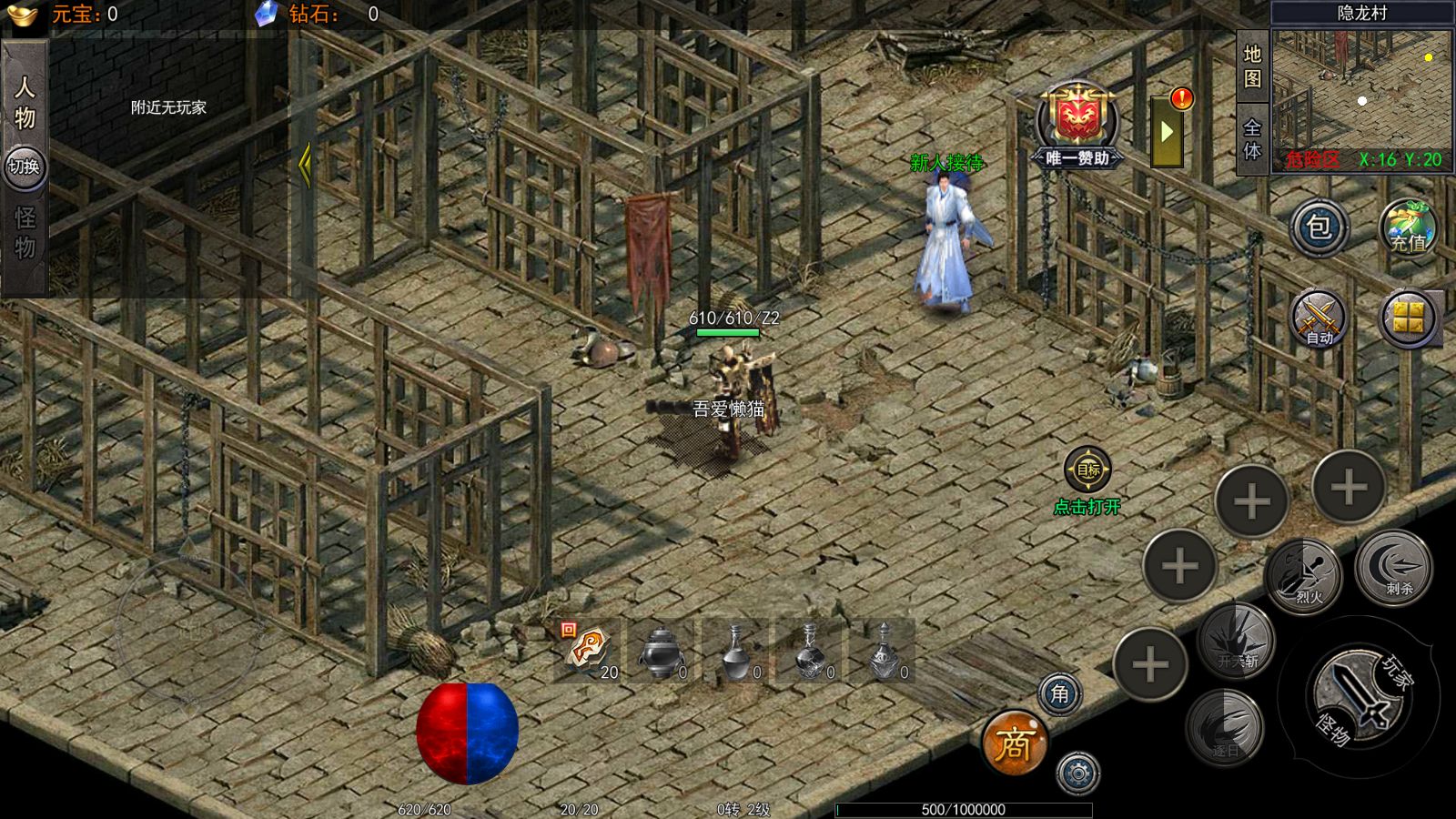Screen dimensions: 1456x819
Task: Expand the yellow arrow tab with red alert
Action: coord(1168,132)
